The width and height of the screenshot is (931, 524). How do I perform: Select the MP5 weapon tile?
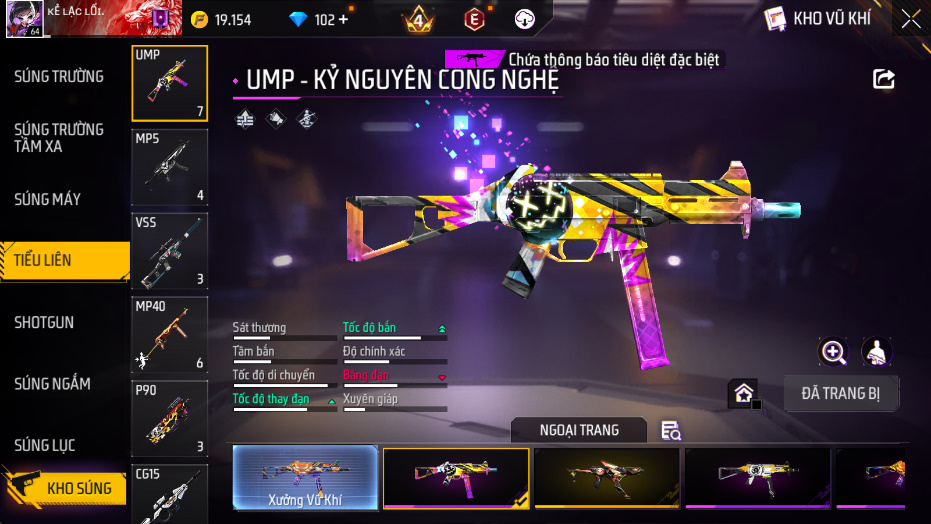[169, 167]
